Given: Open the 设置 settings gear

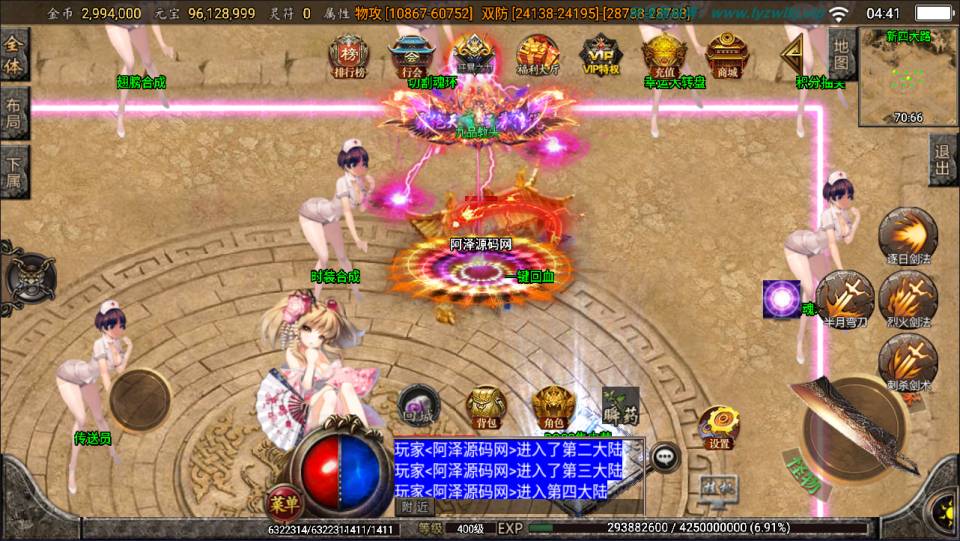Looking at the screenshot, I should coord(718,427).
